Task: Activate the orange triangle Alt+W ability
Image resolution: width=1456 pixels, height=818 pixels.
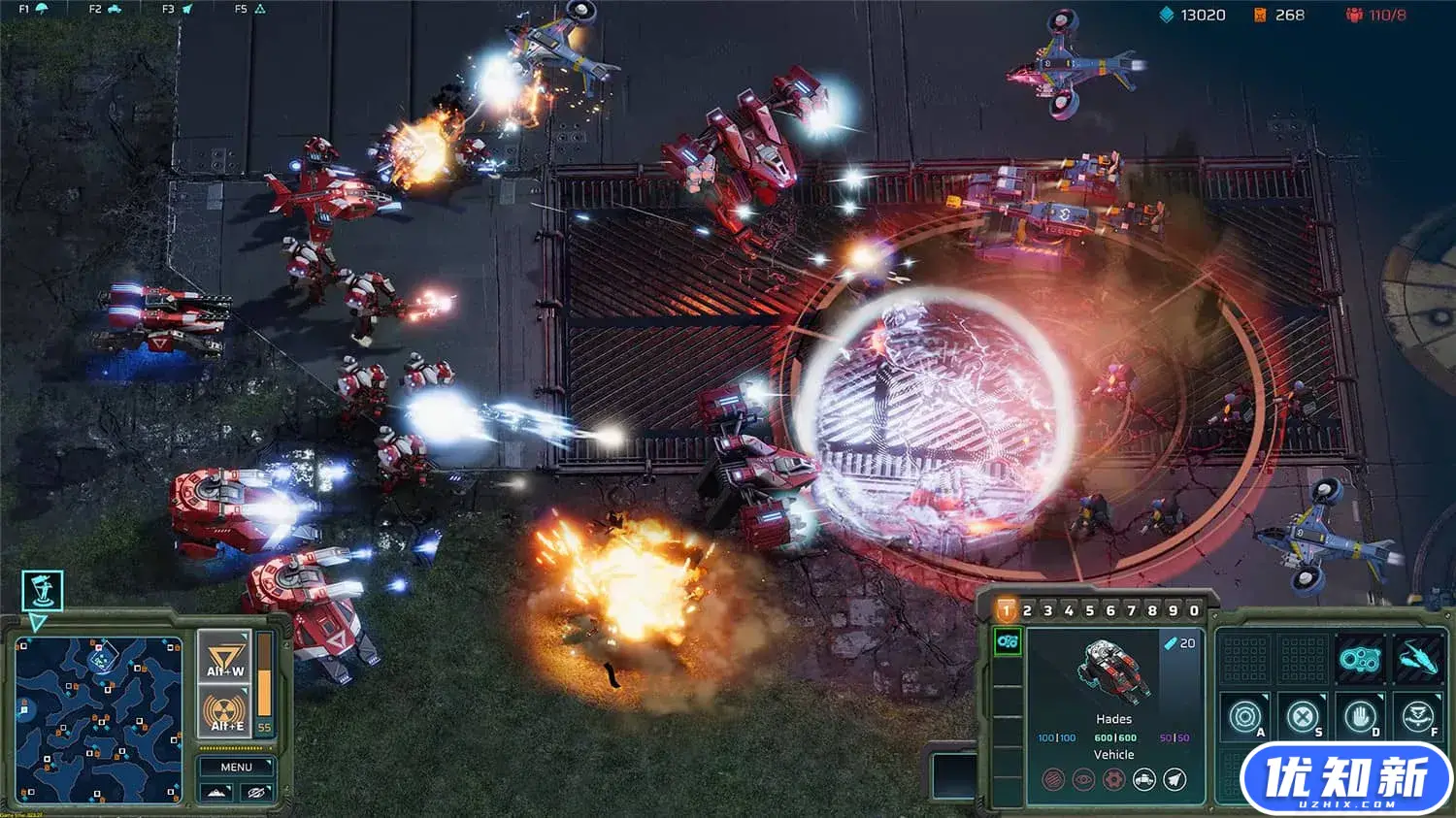Action: click(x=225, y=655)
